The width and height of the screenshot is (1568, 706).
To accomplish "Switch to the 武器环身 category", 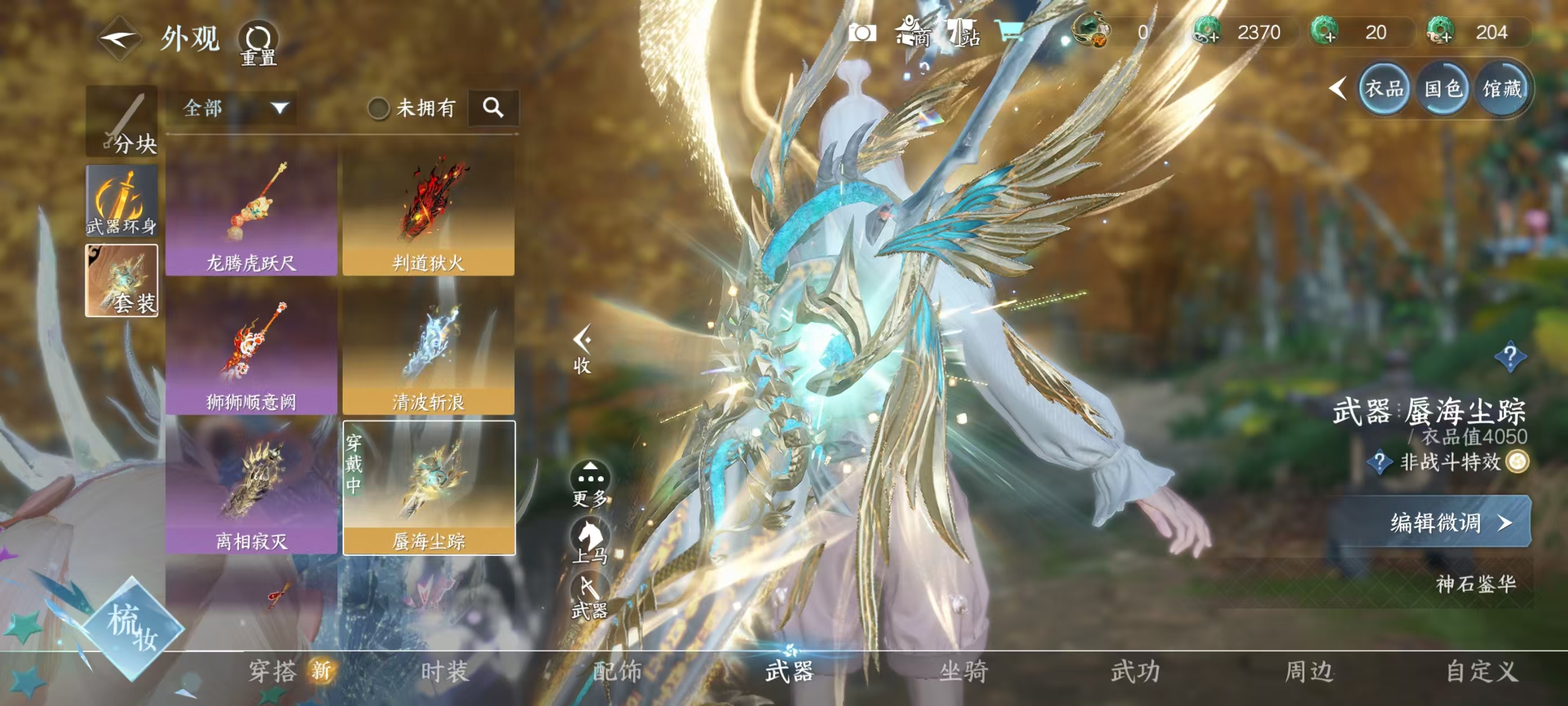I will [x=122, y=201].
